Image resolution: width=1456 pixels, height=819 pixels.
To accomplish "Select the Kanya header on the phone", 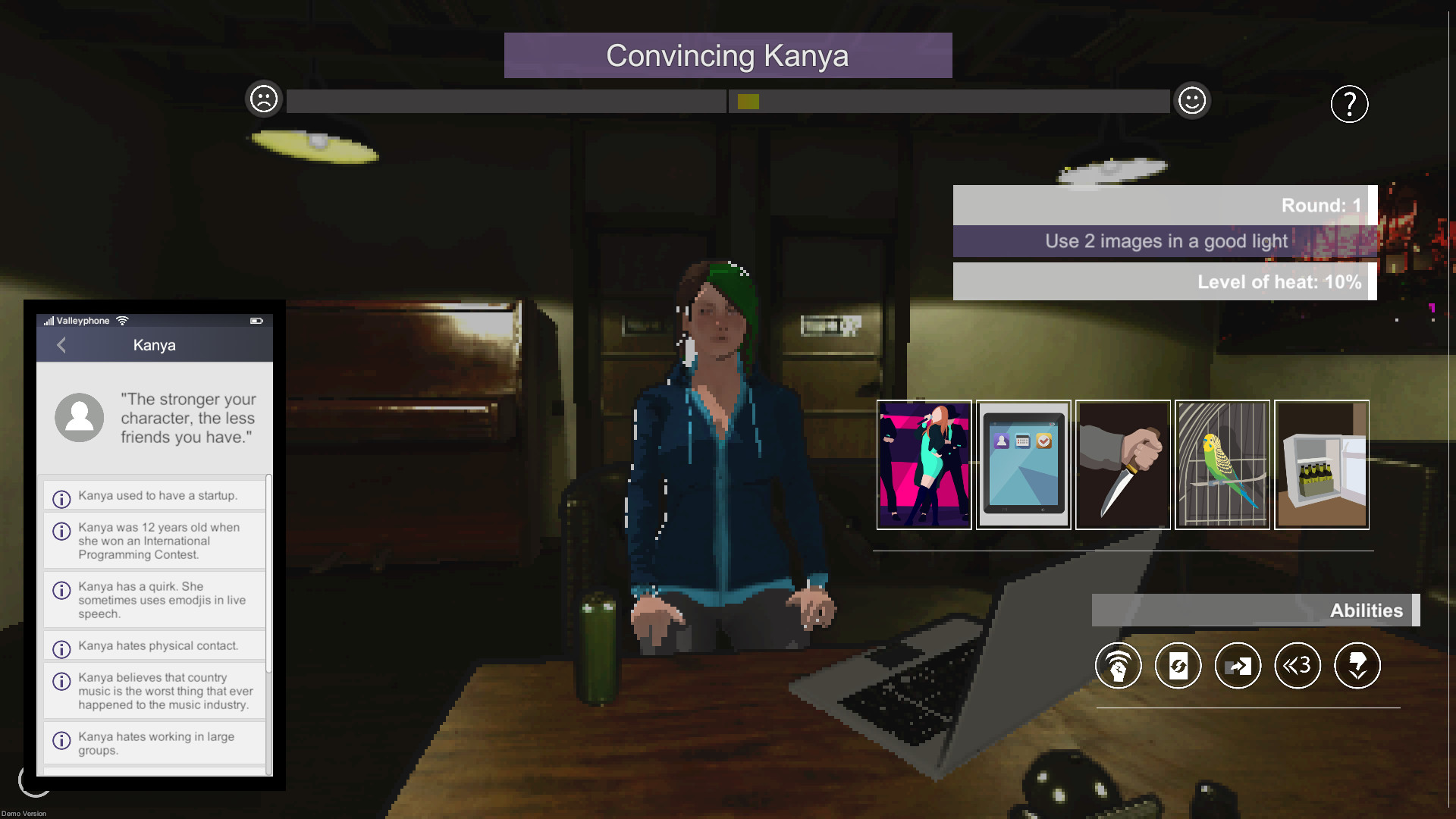I will [154, 345].
